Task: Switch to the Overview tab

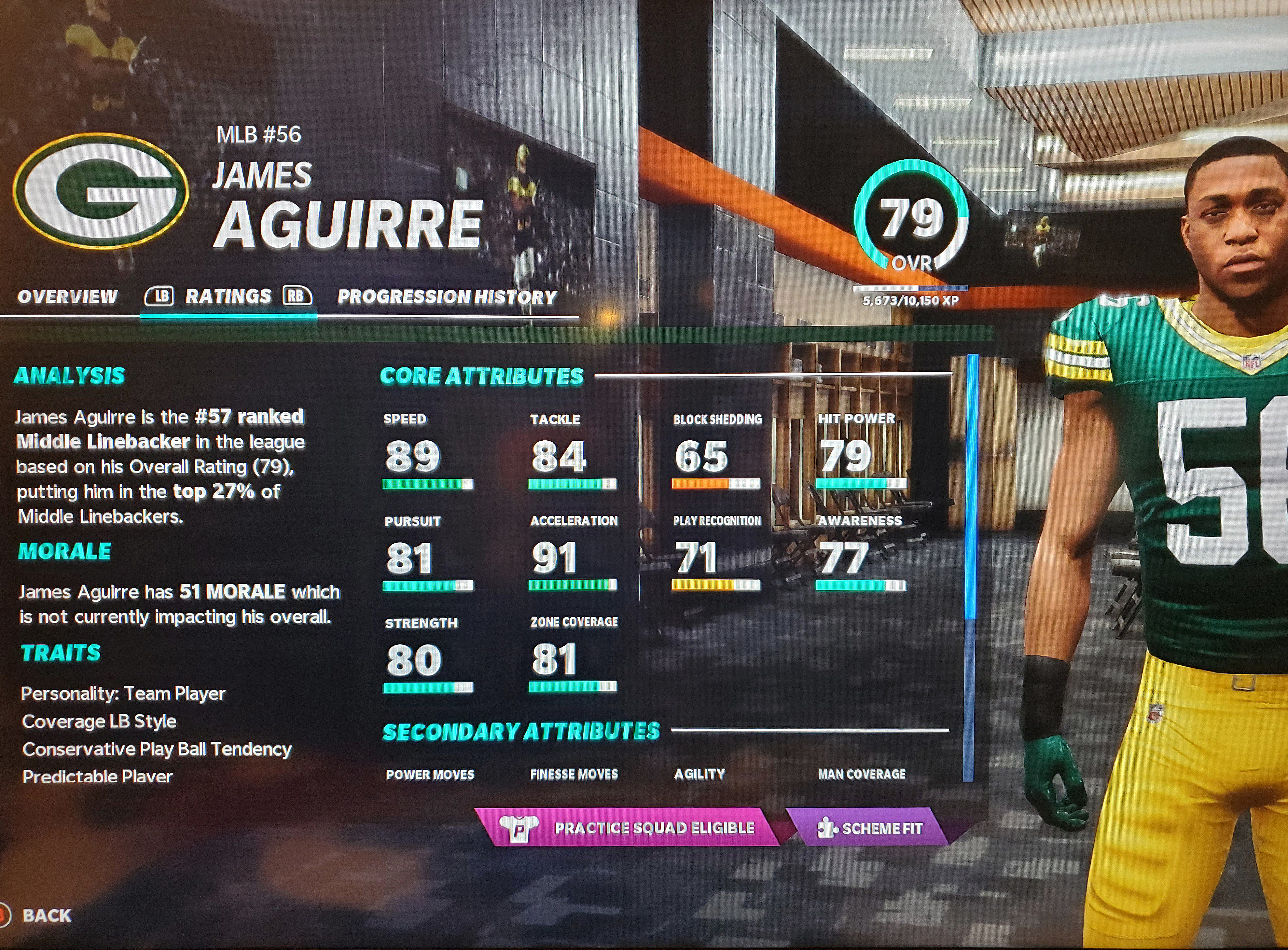Action: 67,297
